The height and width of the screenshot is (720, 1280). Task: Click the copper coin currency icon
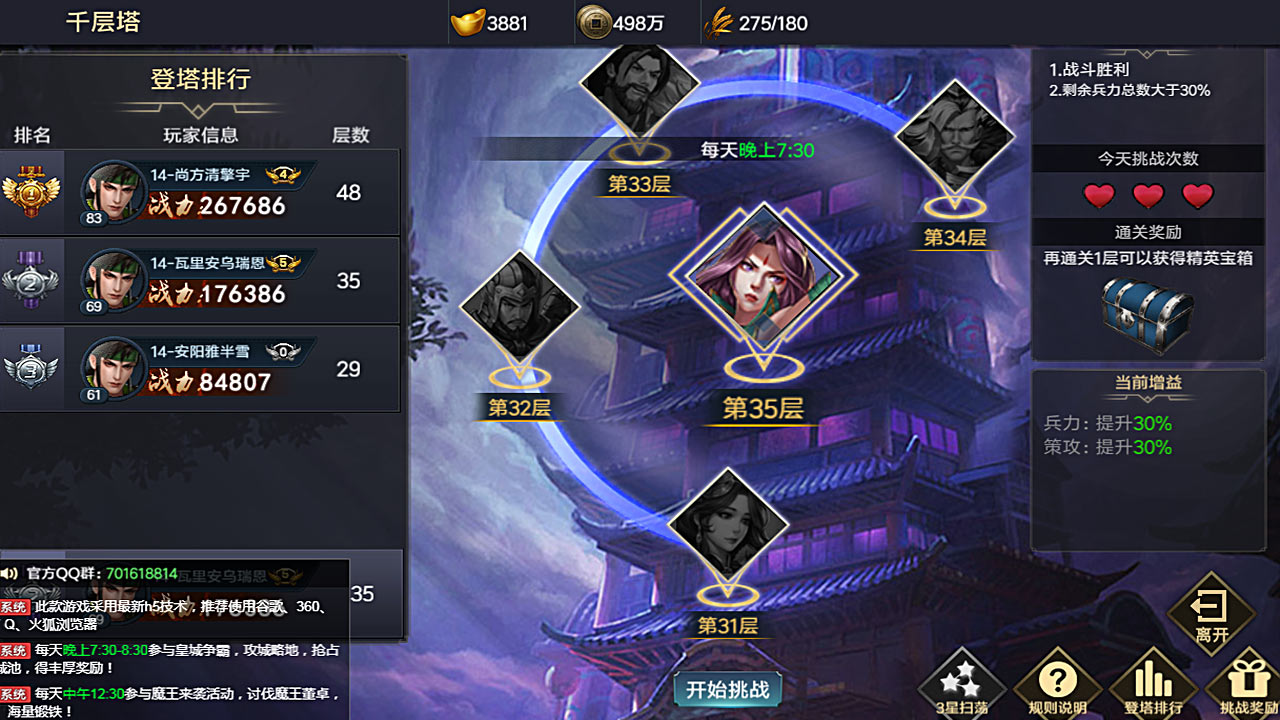click(592, 23)
